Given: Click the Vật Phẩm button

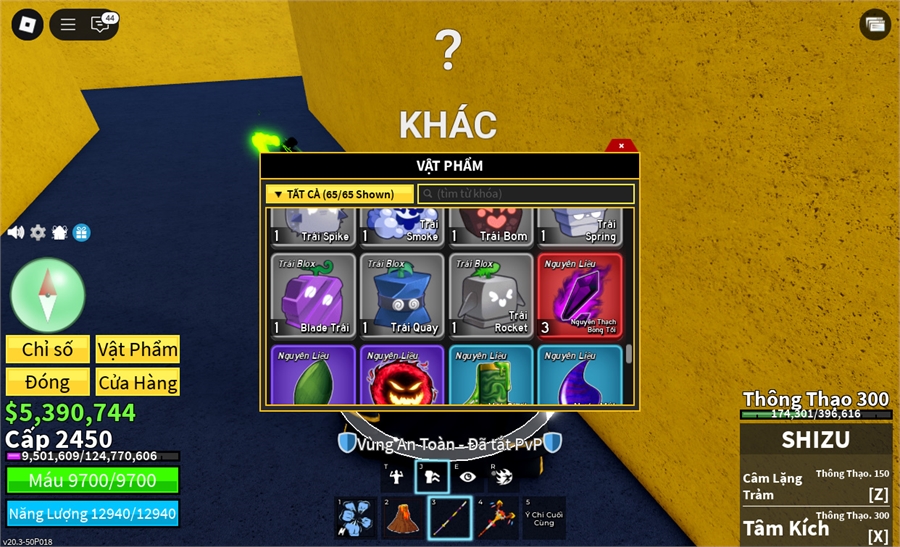Looking at the screenshot, I should (138, 349).
